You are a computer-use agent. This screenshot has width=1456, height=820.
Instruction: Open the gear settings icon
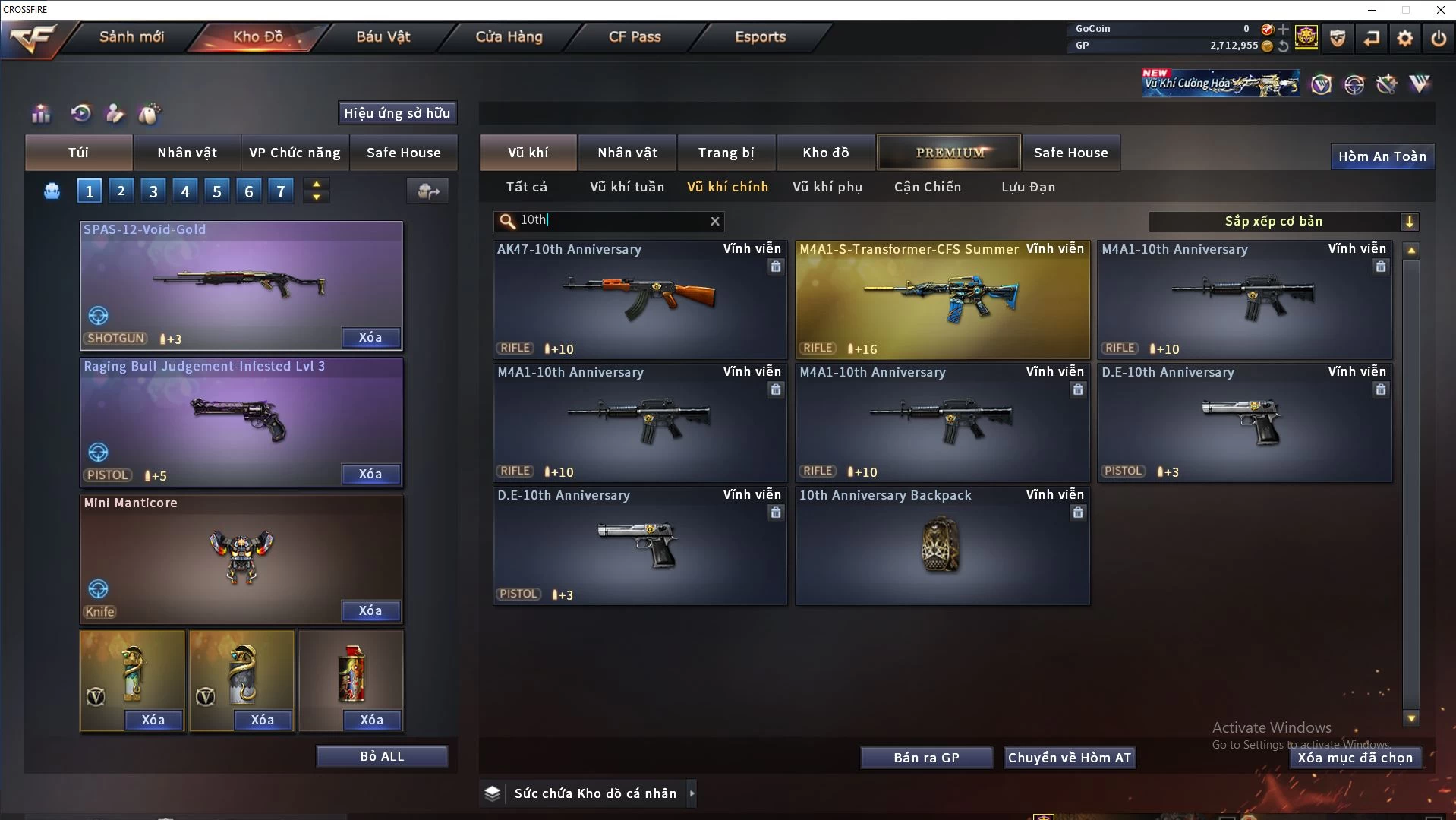[1404, 38]
